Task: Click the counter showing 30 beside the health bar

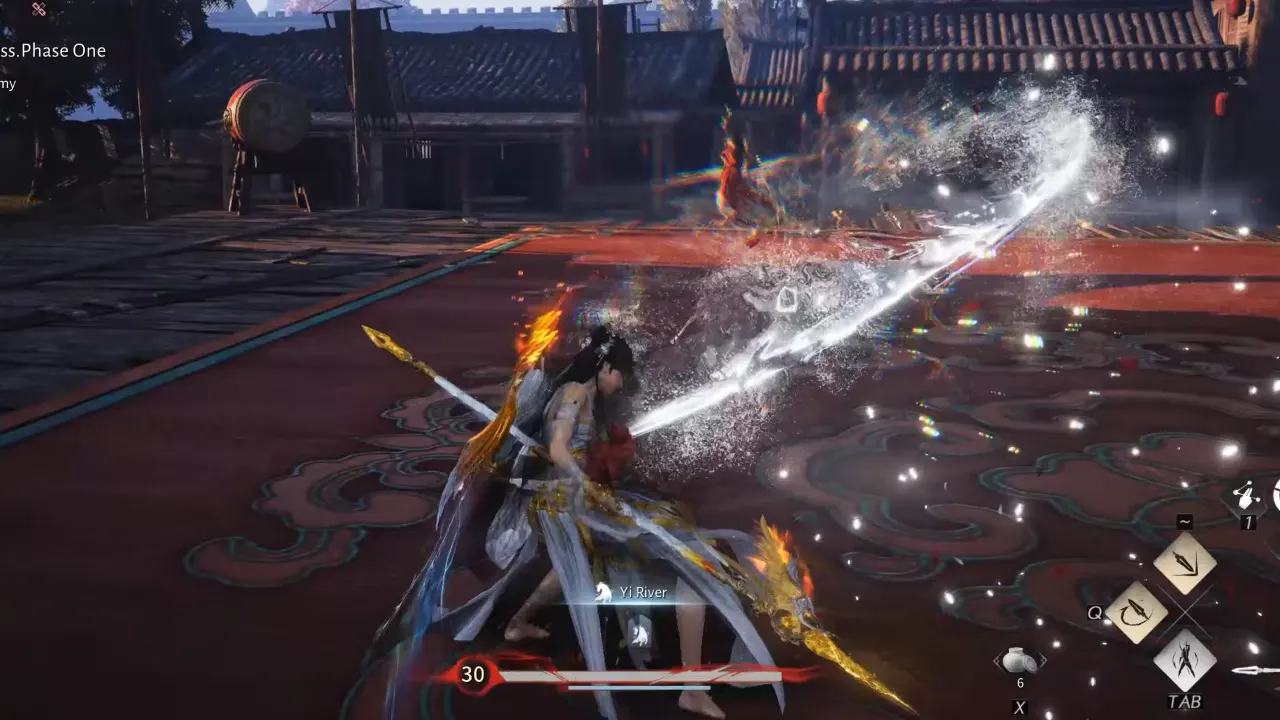Action: (x=472, y=674)
